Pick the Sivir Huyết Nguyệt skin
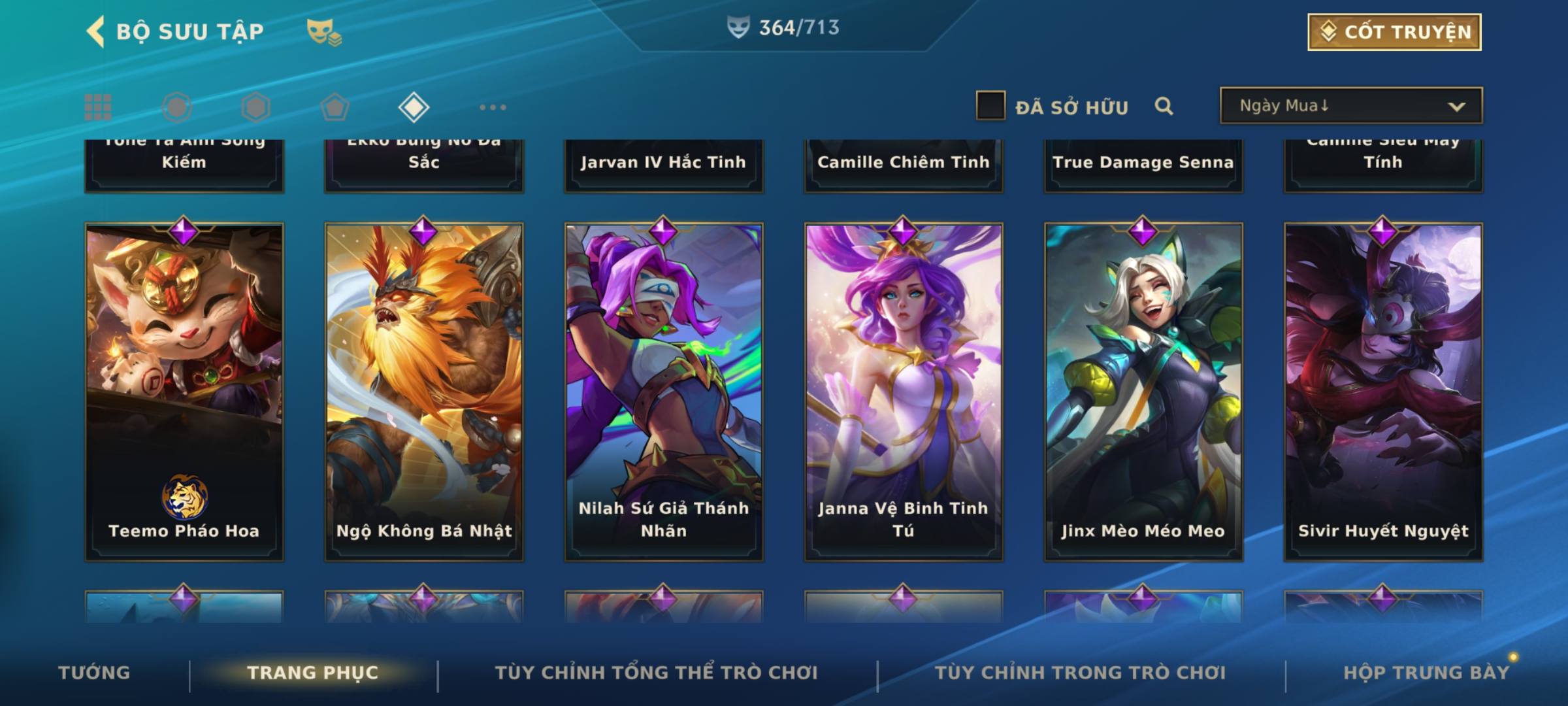 (1383, 392)
